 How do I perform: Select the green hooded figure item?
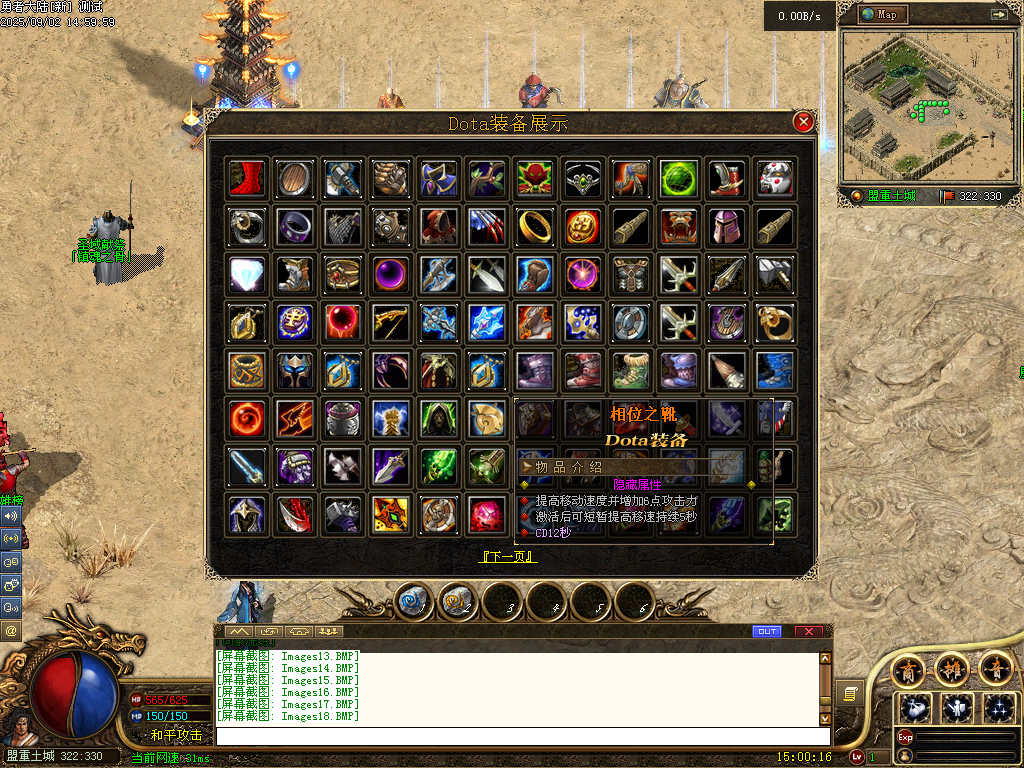click(439, 419)
